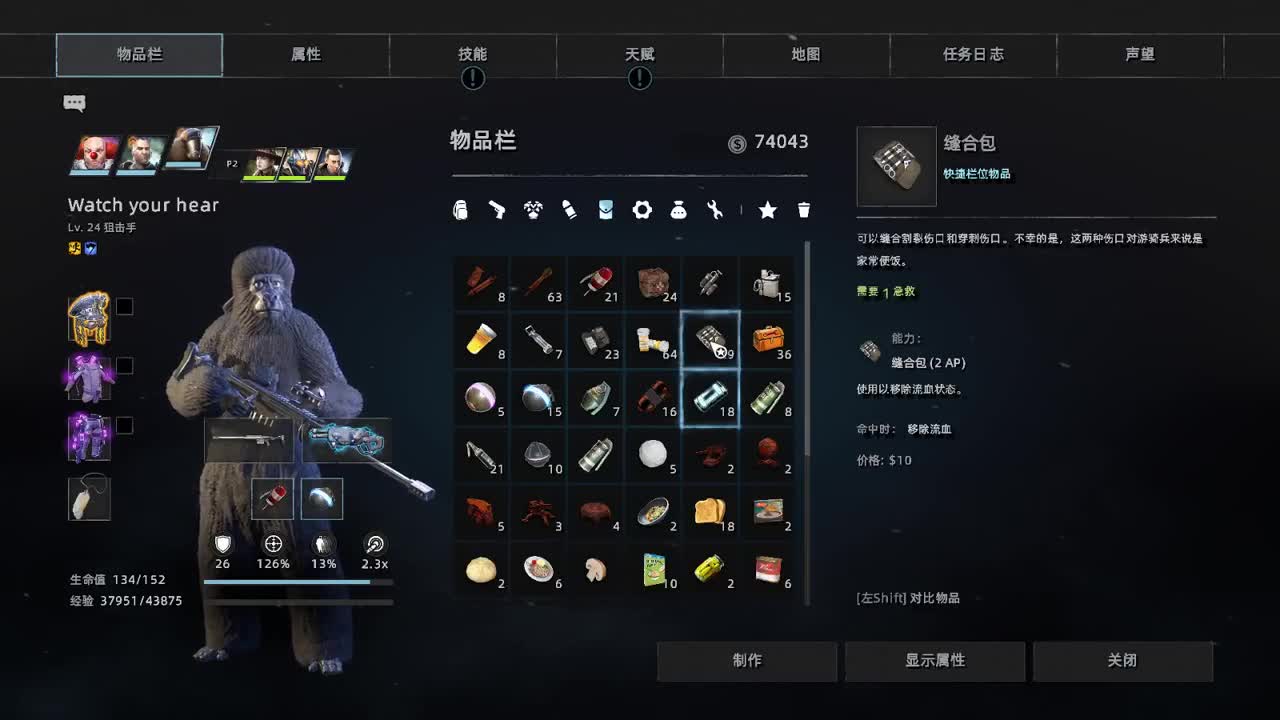Show favorites with the star filter icon
The height and width of the screenshot is (720, 1280).
(767, 210)
